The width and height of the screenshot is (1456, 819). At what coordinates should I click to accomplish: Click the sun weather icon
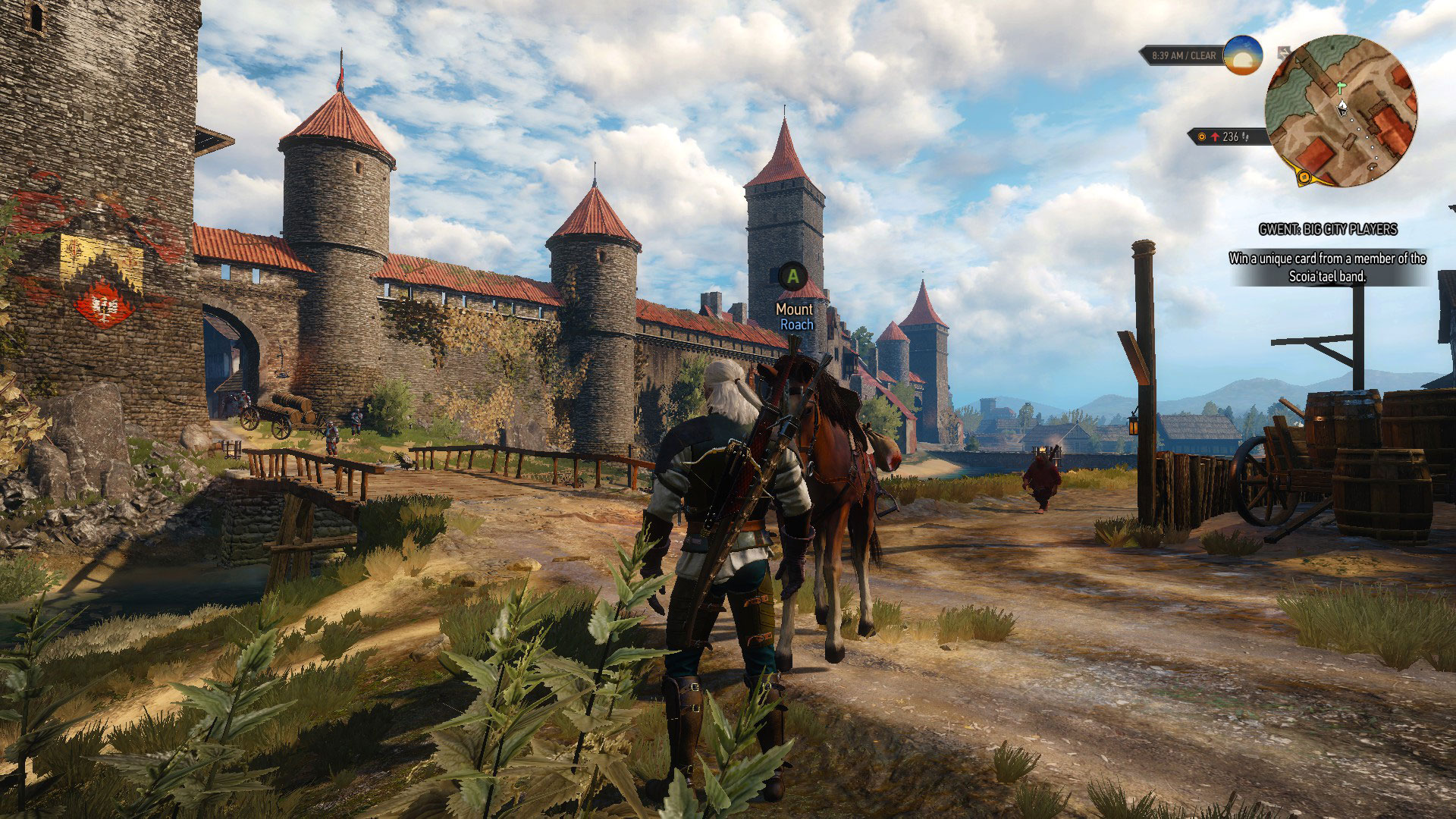coord(1242,55)
